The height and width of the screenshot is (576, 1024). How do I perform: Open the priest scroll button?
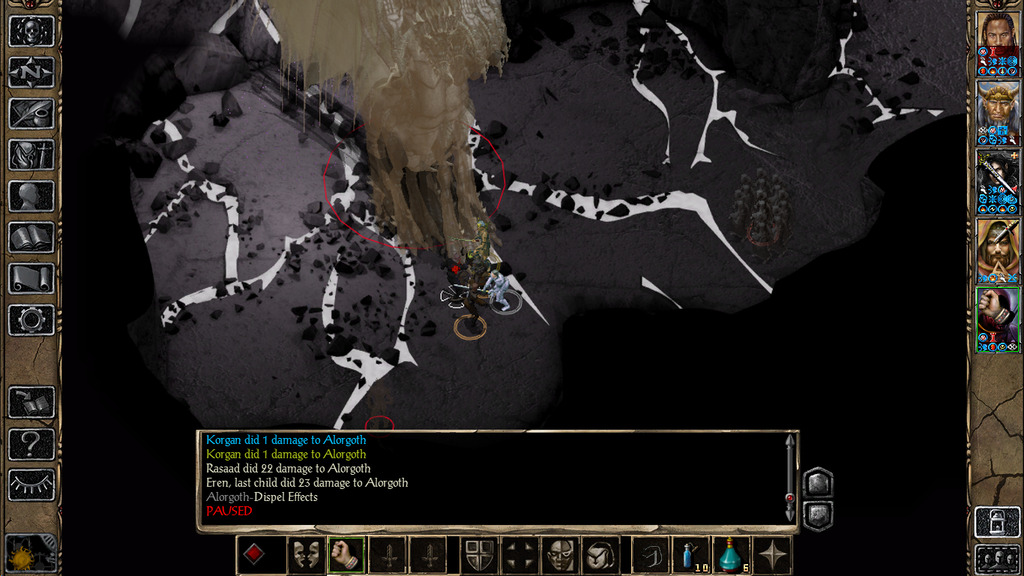tap(31, 279)
